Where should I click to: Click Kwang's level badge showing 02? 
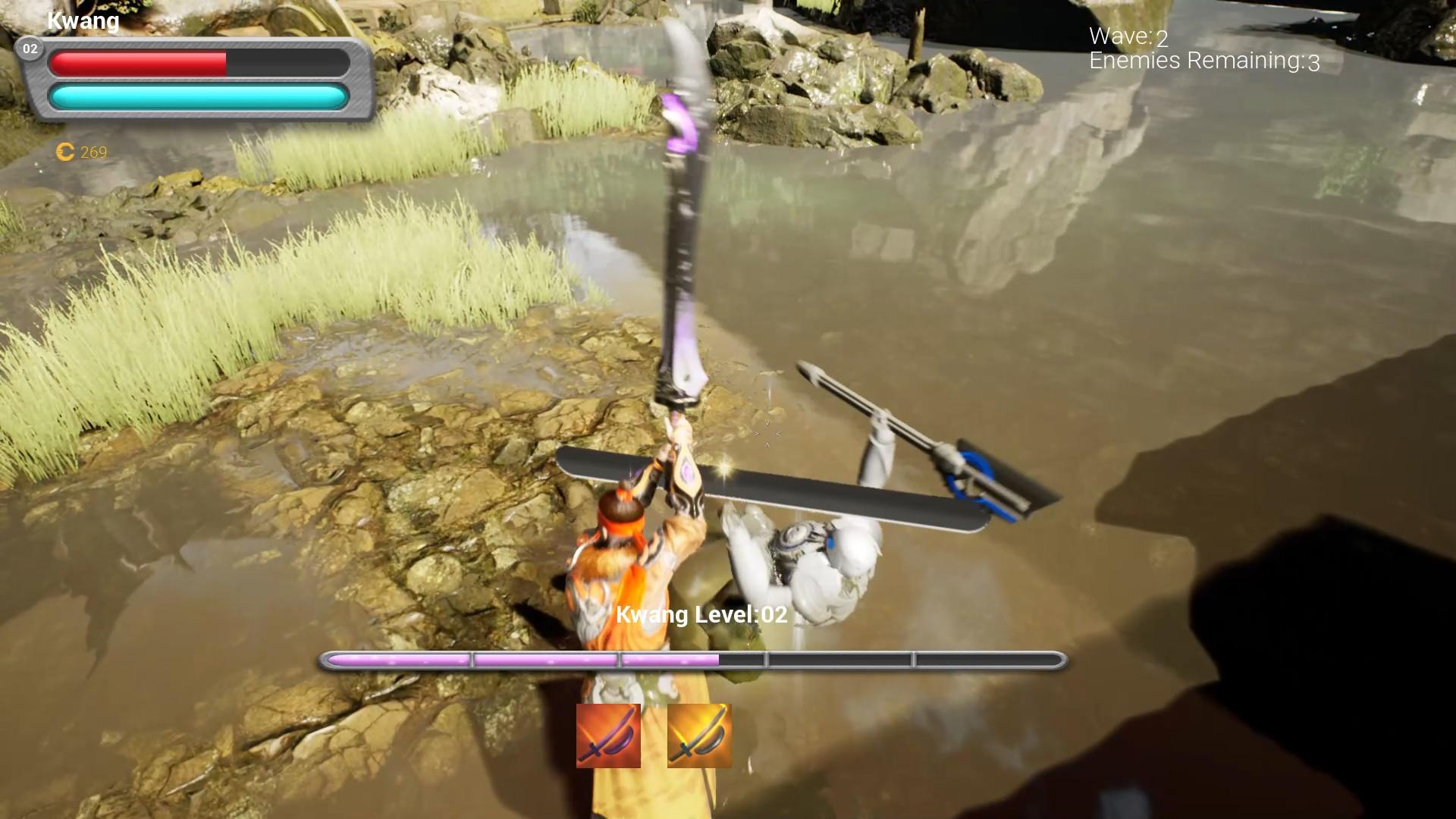[x=30, y=49]
